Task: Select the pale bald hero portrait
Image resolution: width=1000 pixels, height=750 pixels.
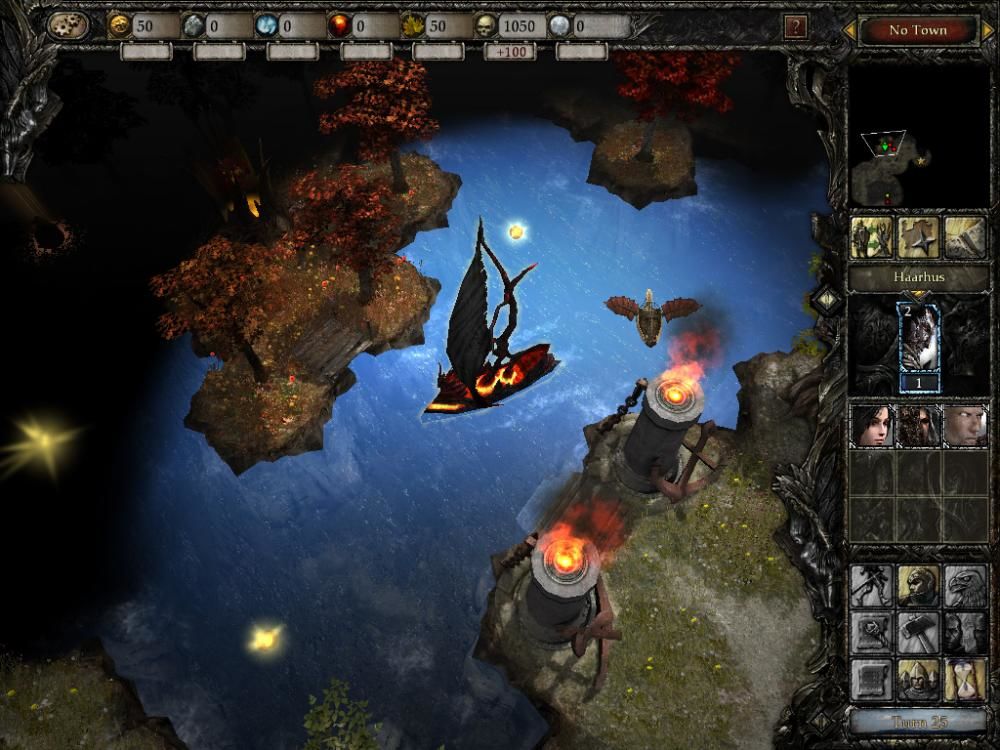Action: pyautogui.click(x=965, y=426)
